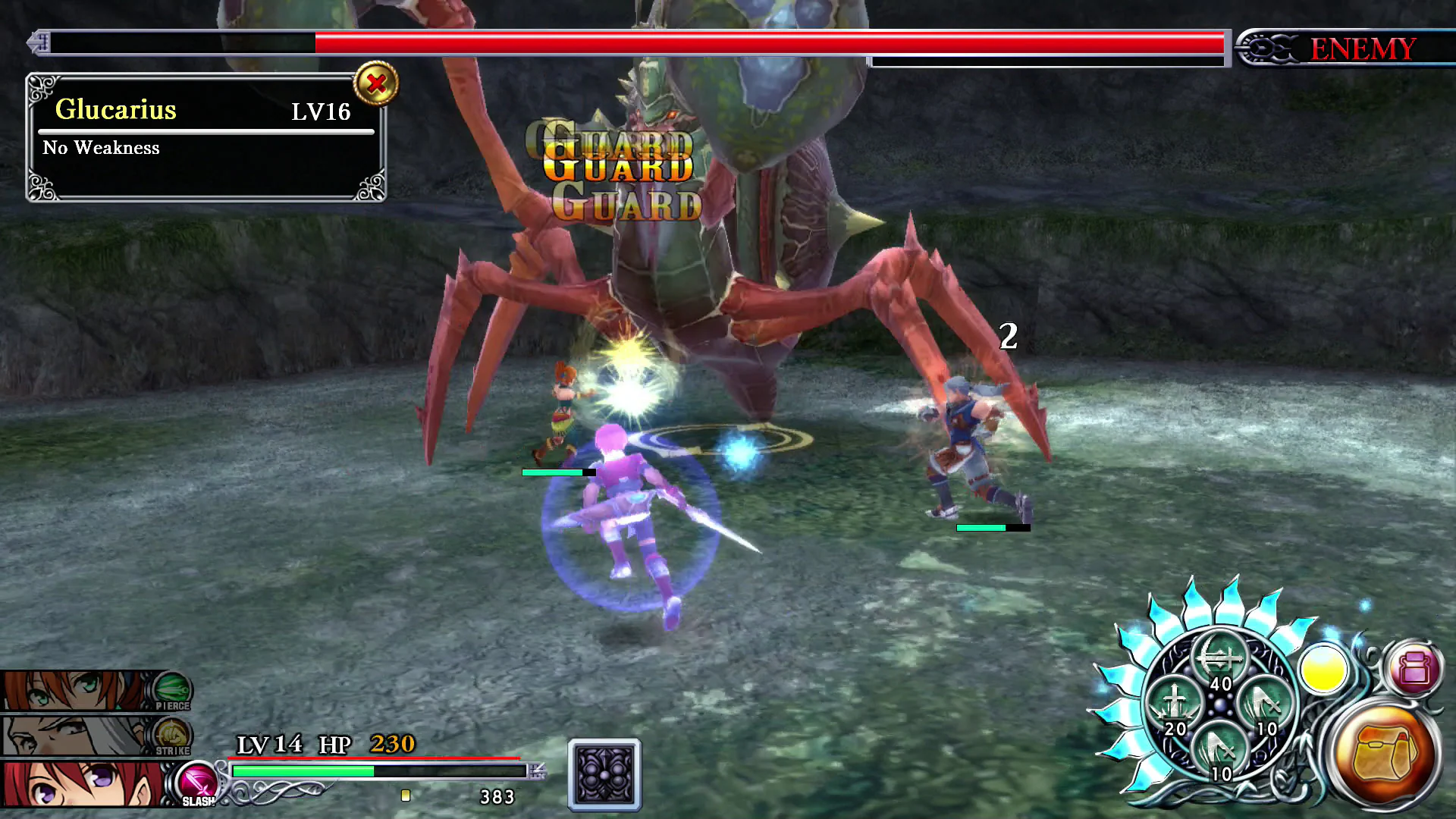Image resolution: width=1456 pixels, height=819 pixels.
Task: Open the square pause menu at bottom center
Action: pyautogui.click(x=603, y=775)
